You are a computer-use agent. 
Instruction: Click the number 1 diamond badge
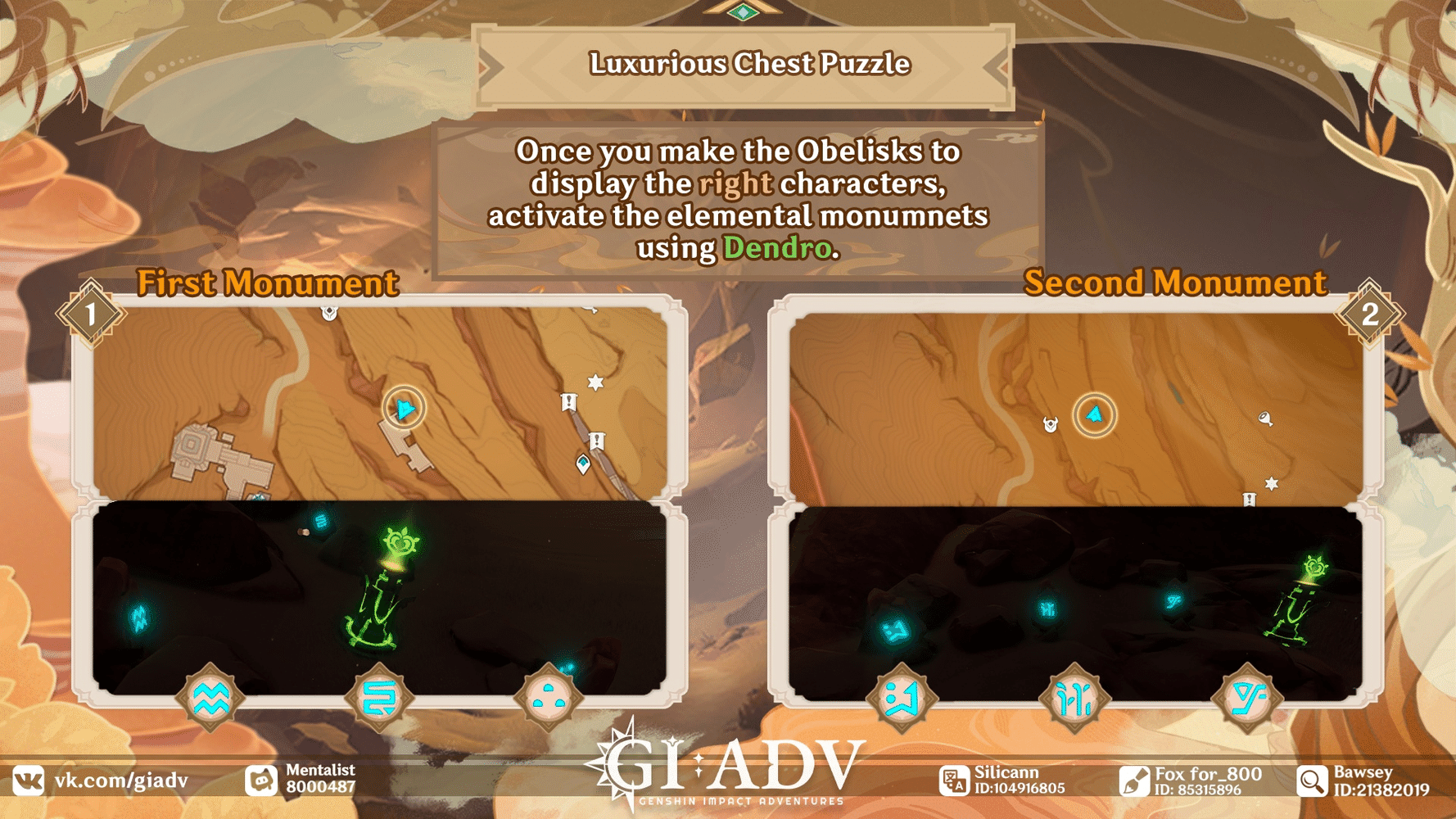click(x=90, y=311)
